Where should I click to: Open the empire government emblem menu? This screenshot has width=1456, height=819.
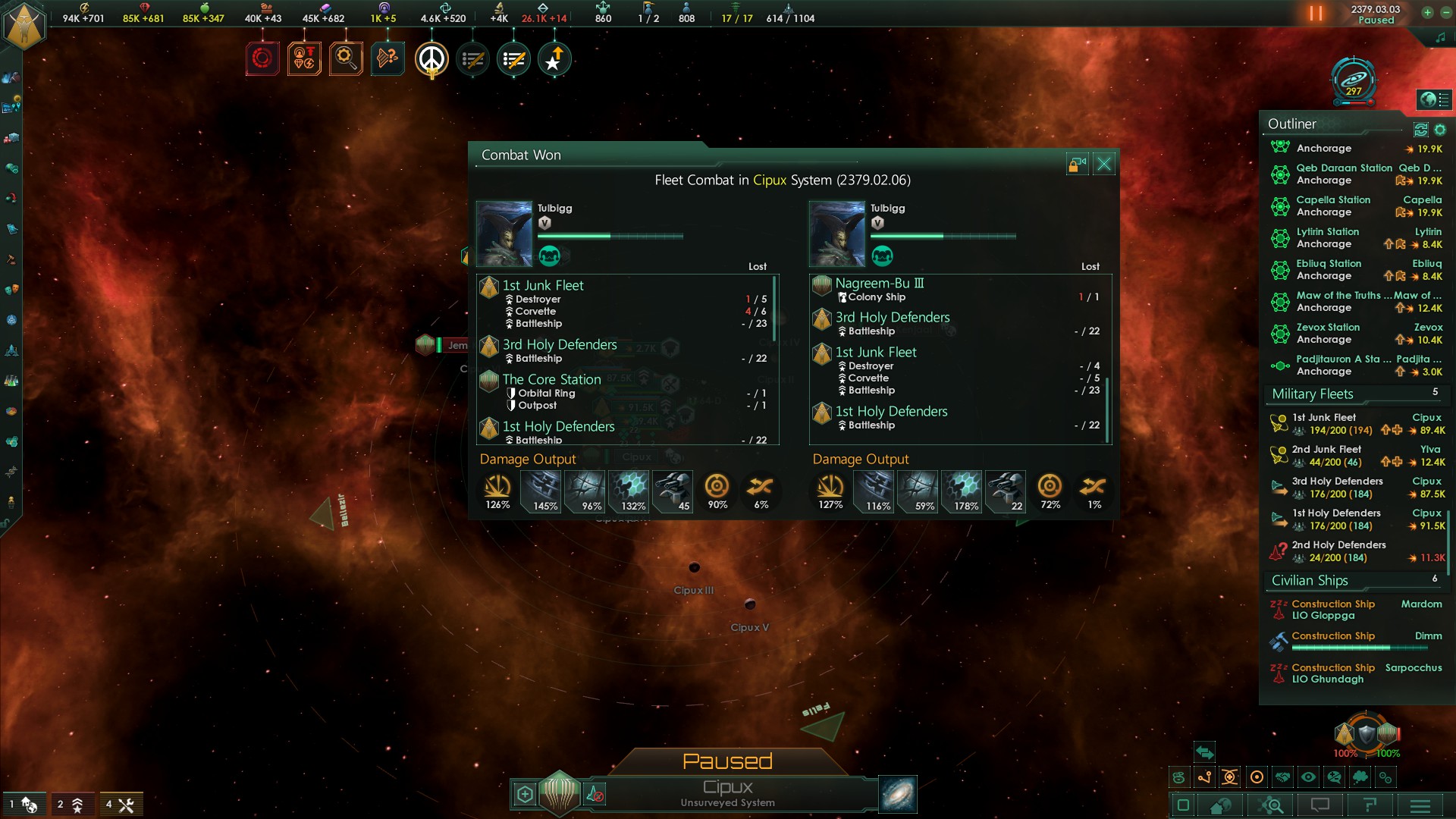click(x=25, y=27)
